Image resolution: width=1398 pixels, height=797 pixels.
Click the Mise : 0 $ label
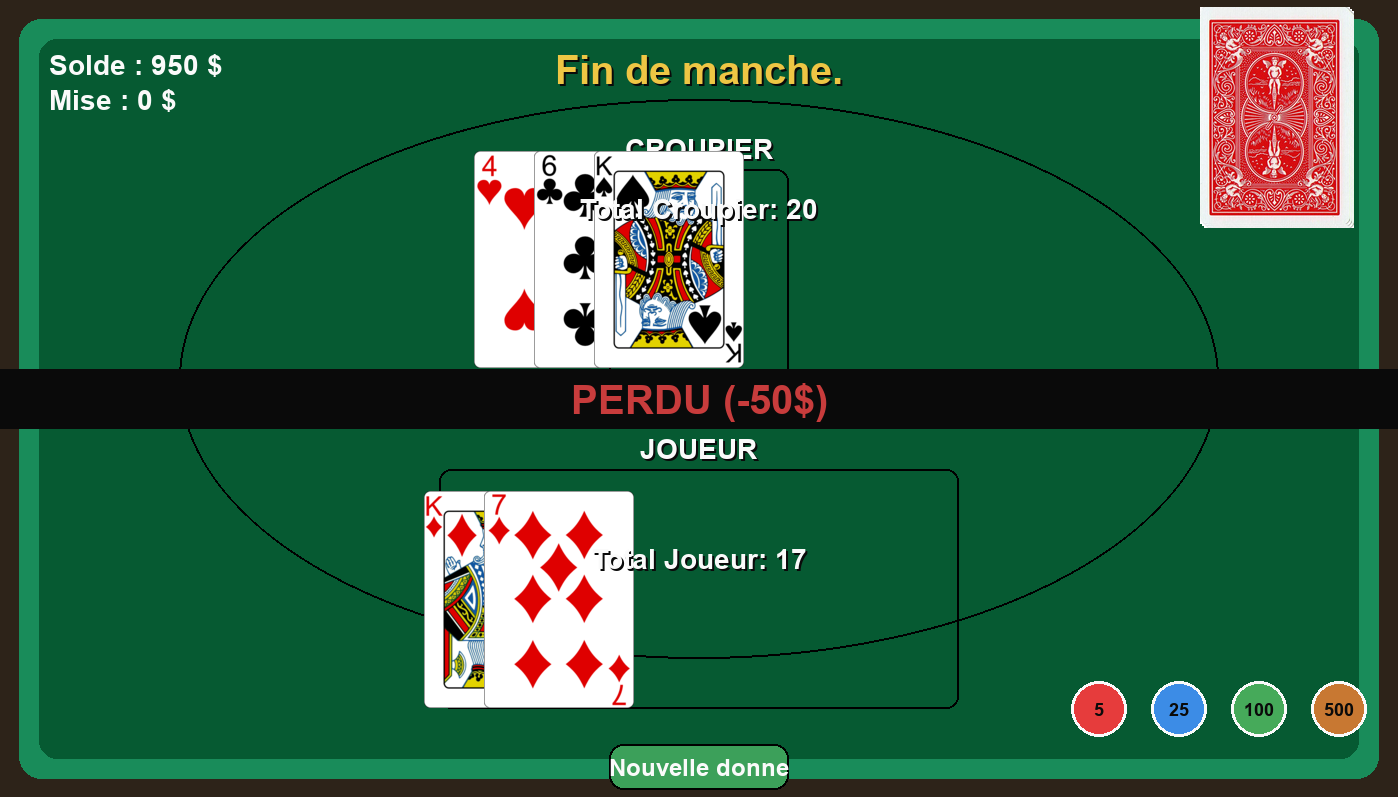tap(114, 100)
